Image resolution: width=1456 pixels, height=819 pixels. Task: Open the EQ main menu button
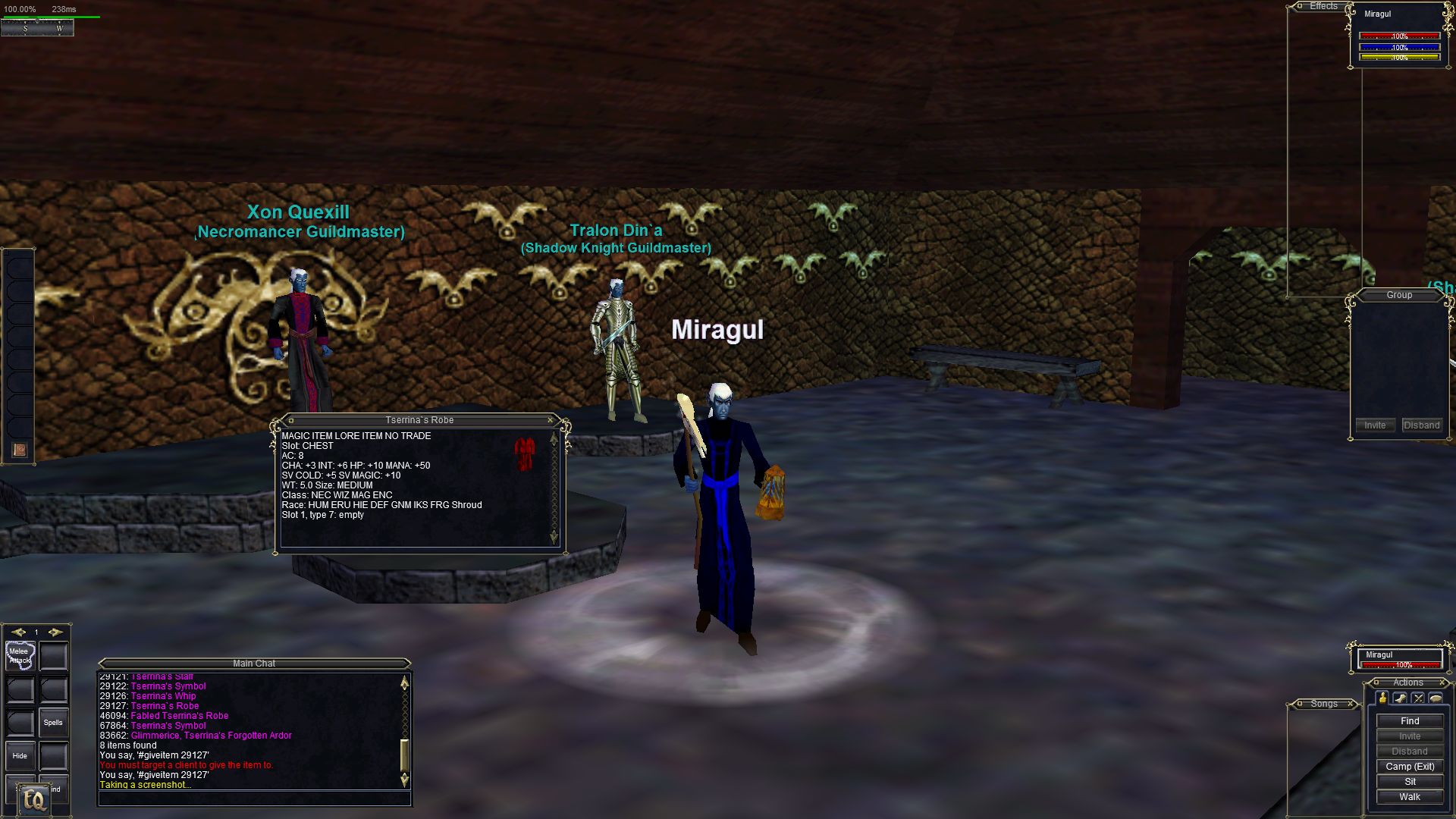(34, 800)
